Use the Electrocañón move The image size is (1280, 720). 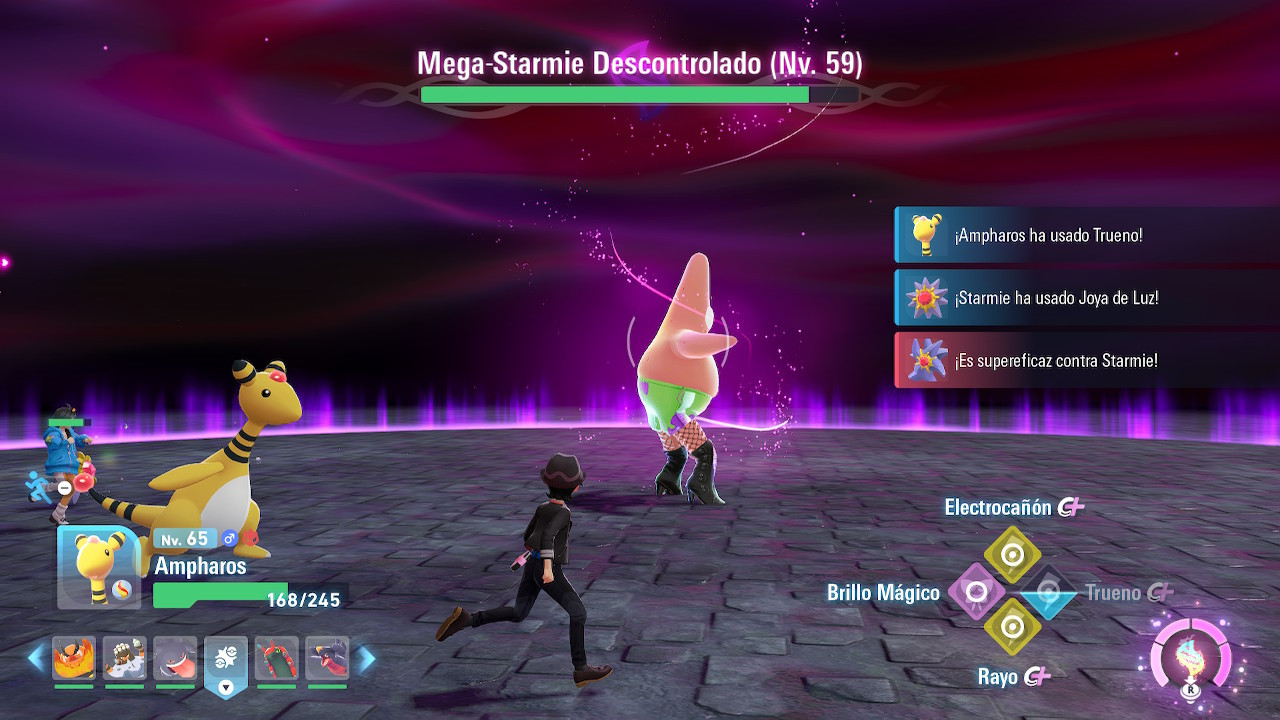(1012, 554)
